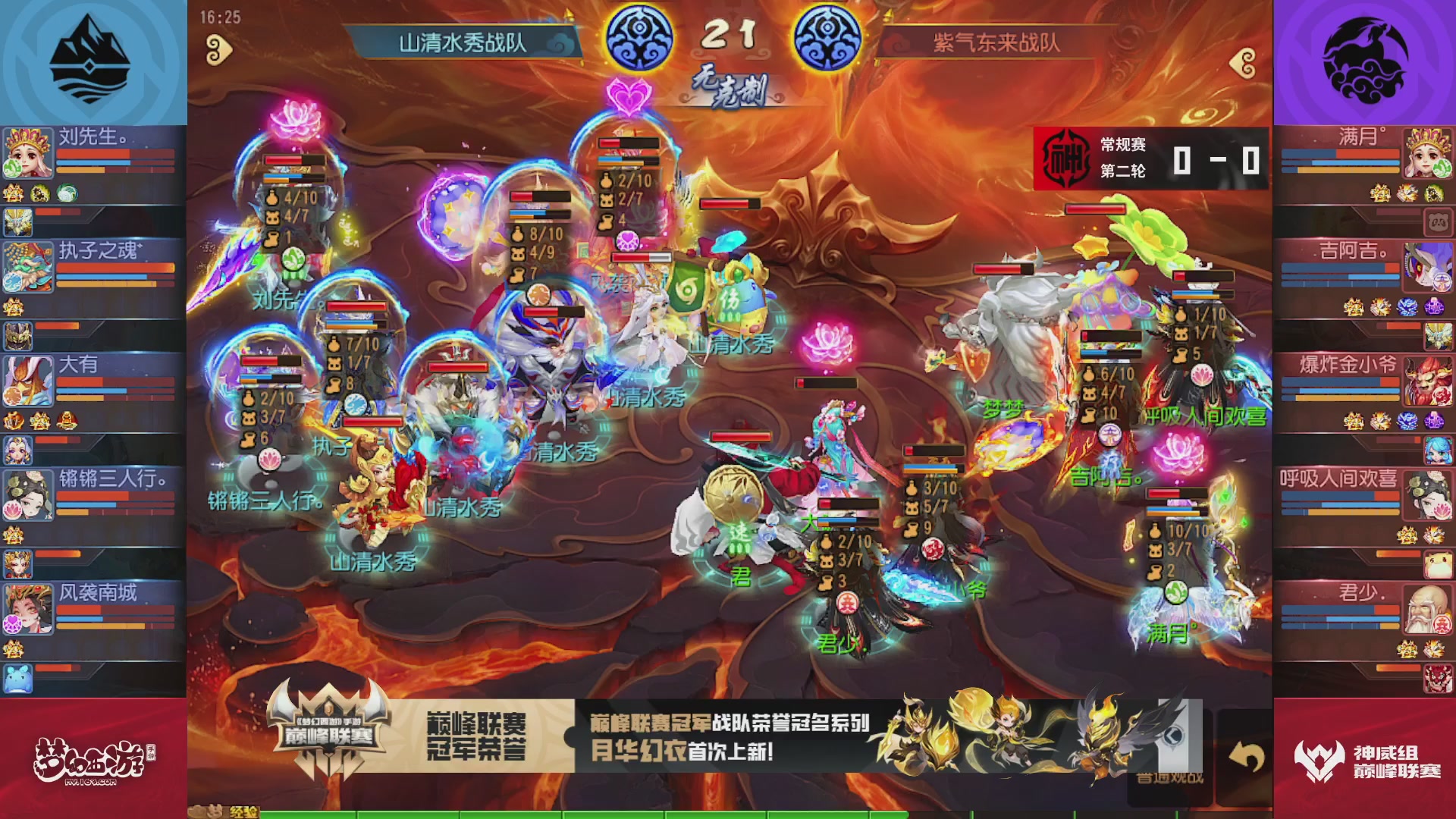Image resolution: width=1456 pixels, height=819 pixels.
Task: Toggle the green buff icon under 刘先生
Action: tap(67, 193)
